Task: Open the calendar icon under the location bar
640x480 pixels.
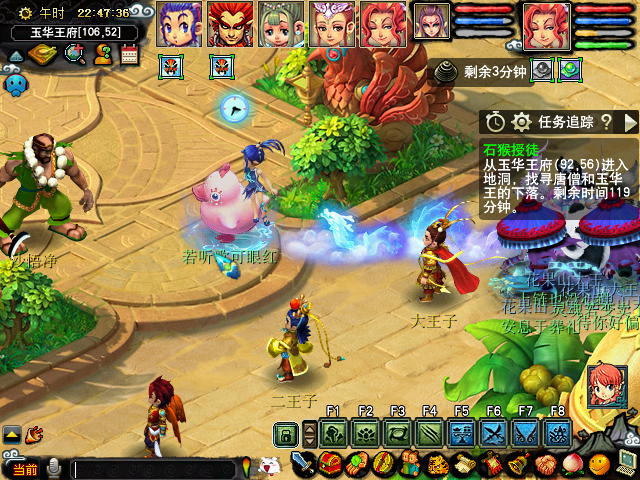Action: [129, 54]
